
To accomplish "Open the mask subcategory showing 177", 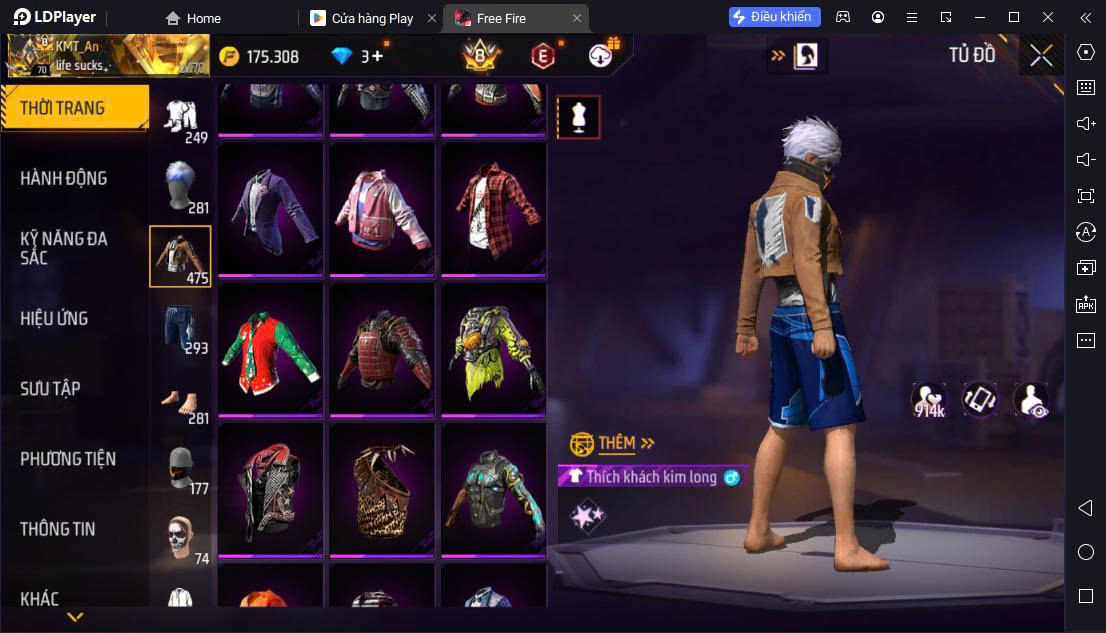I will 181,468.
